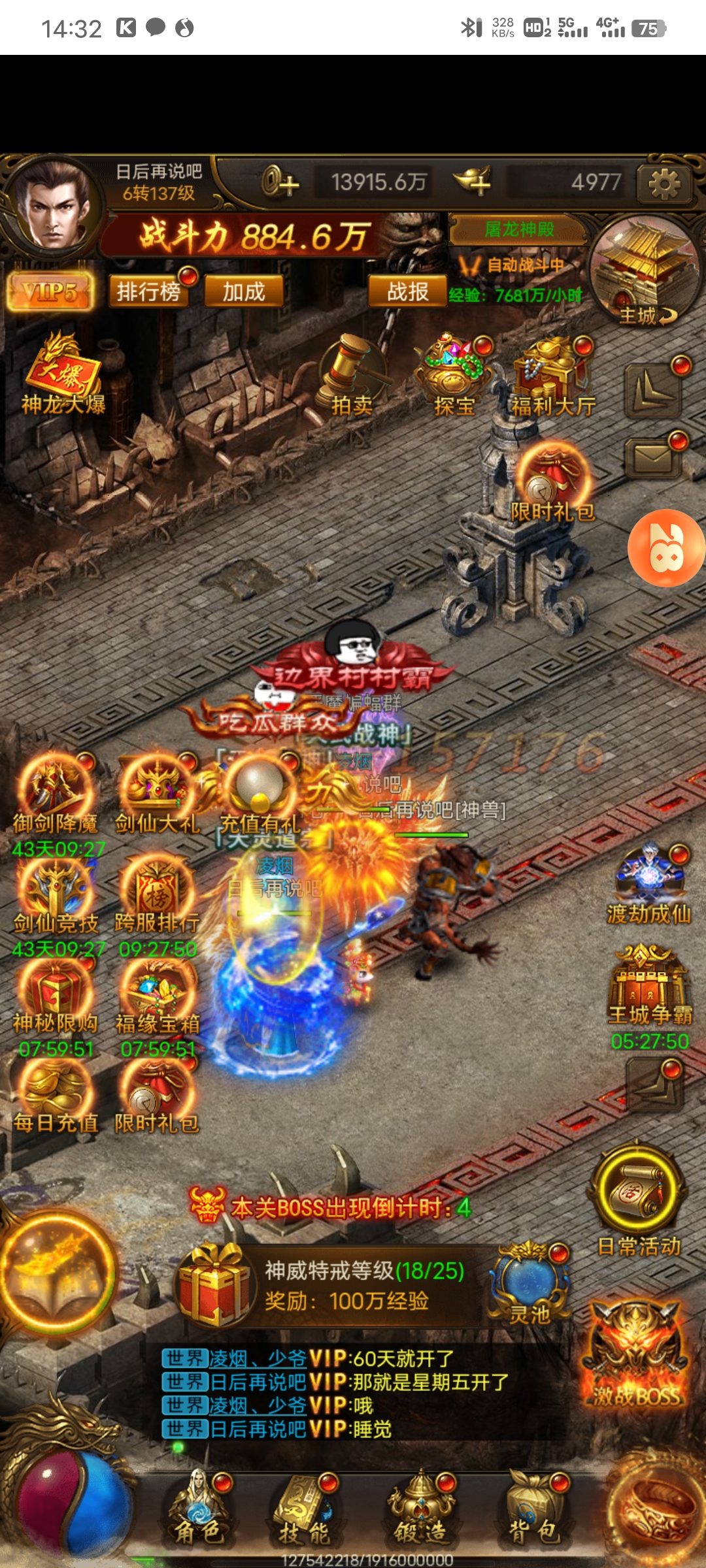The width and height of the screenshot is (706, 1568).
Task: Open the 角色 character menu
Action: (199, 1509)
